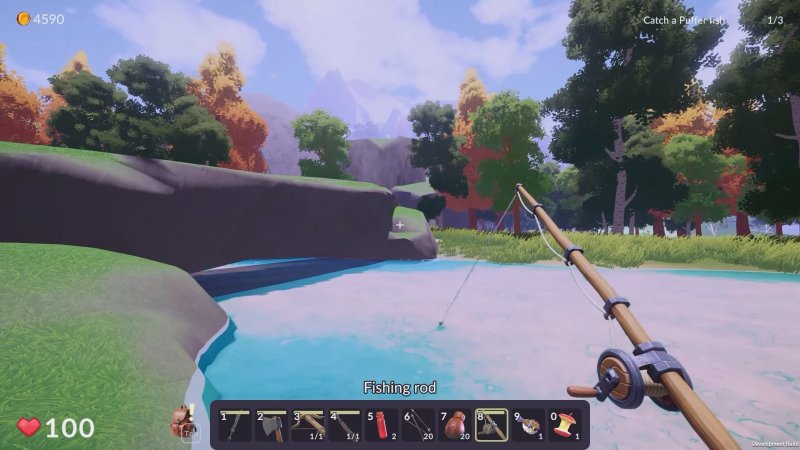Select the axe in hotbar slot 2

[272, 425]
